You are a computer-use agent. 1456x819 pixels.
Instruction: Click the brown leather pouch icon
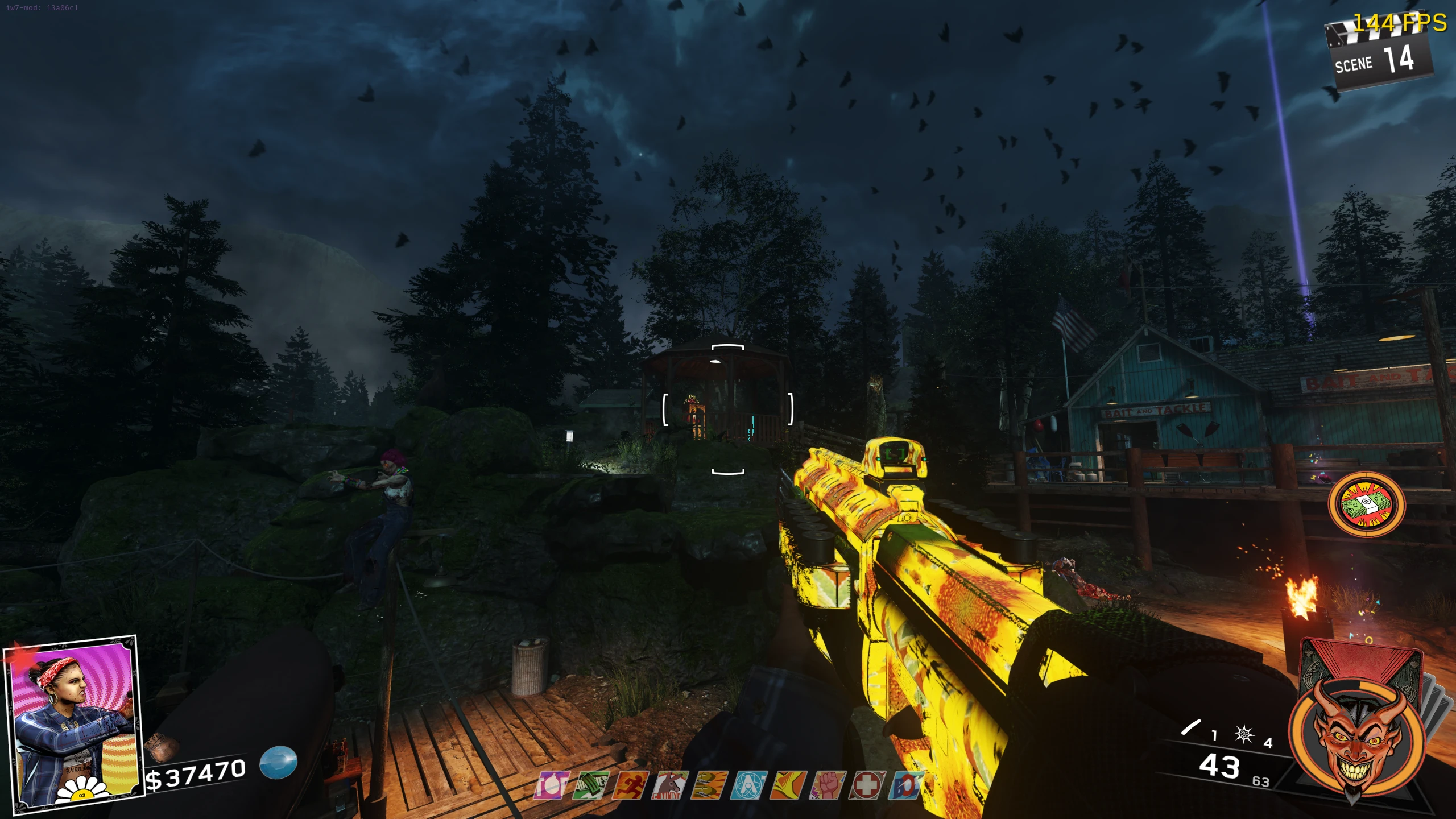161,748
